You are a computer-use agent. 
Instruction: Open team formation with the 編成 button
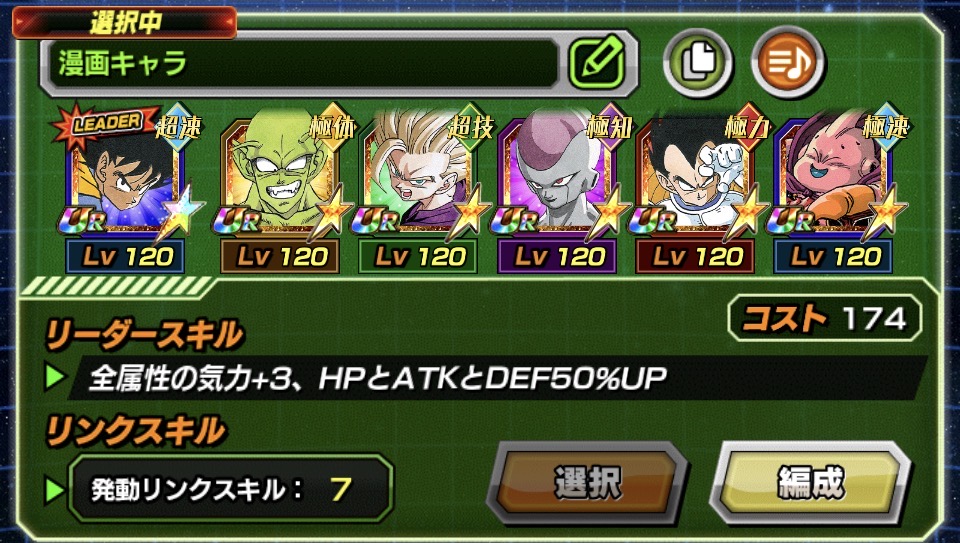[809, 483]
